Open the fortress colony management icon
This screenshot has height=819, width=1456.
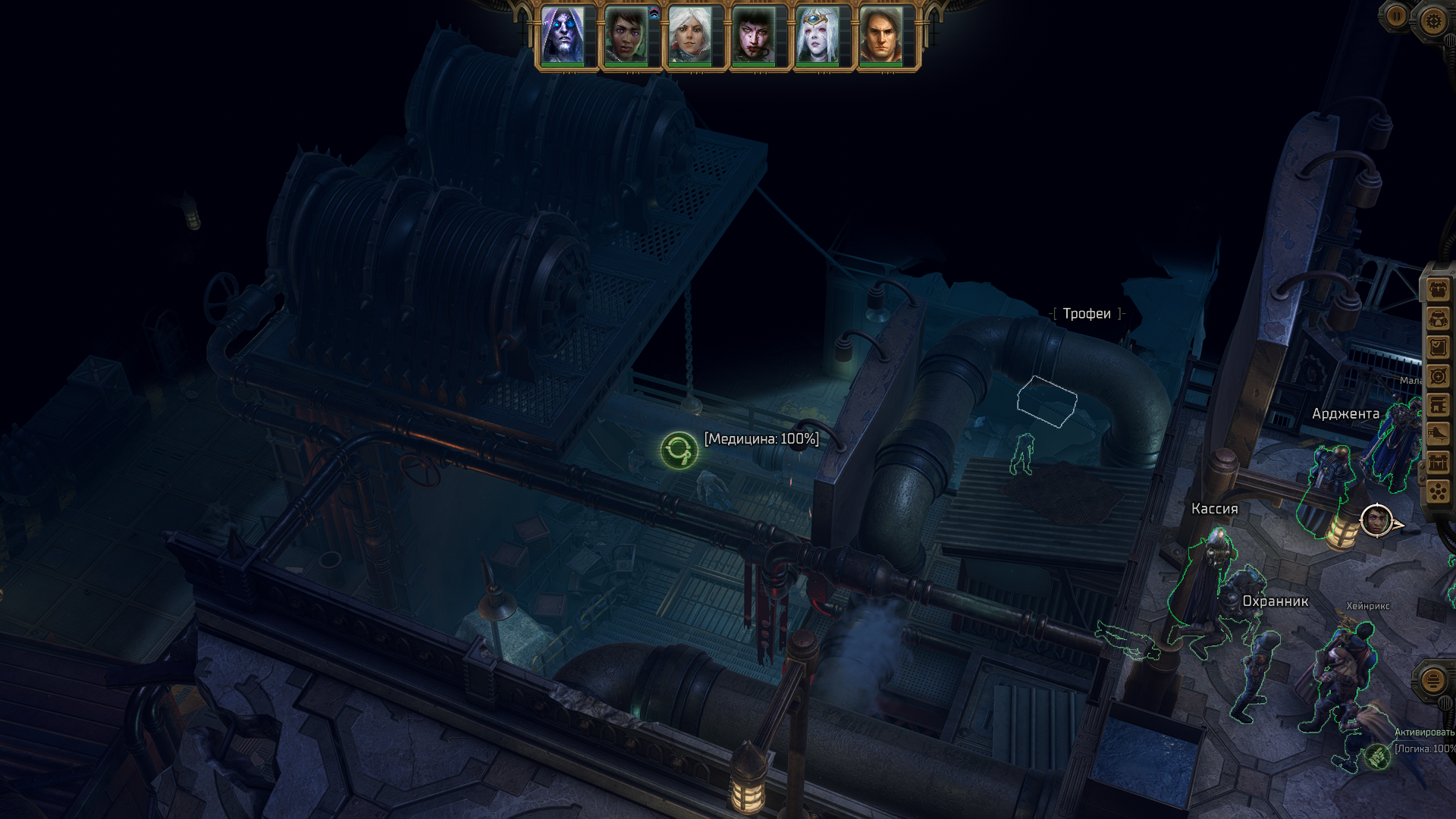[x=1438, y=463]
